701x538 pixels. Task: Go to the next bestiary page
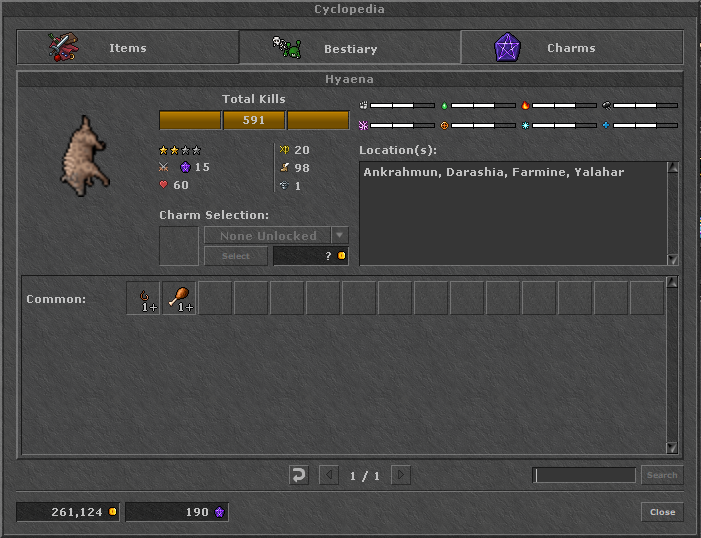tap(400, 475)
